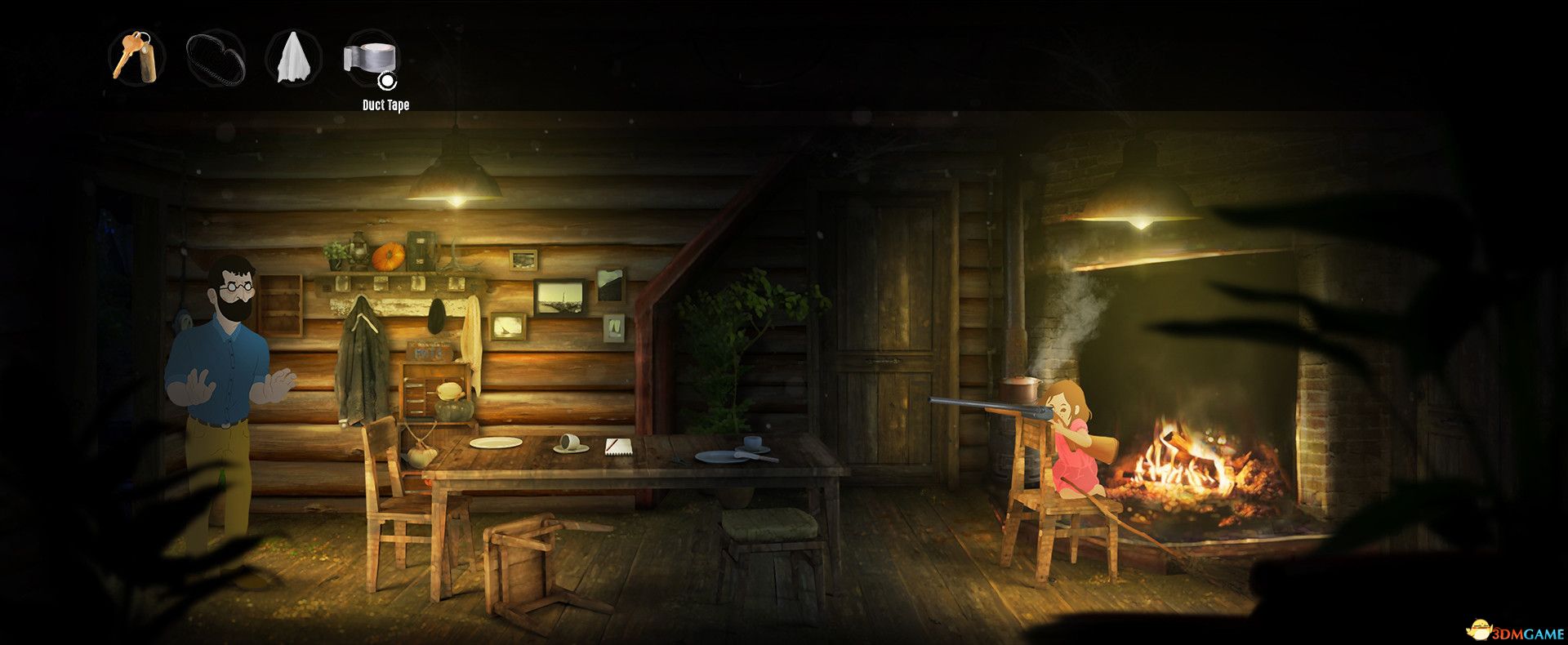Viewport: 1568px width, 645px height.
Task: Click the selection circle on the Duct Tape
Action: pos(387,81)
